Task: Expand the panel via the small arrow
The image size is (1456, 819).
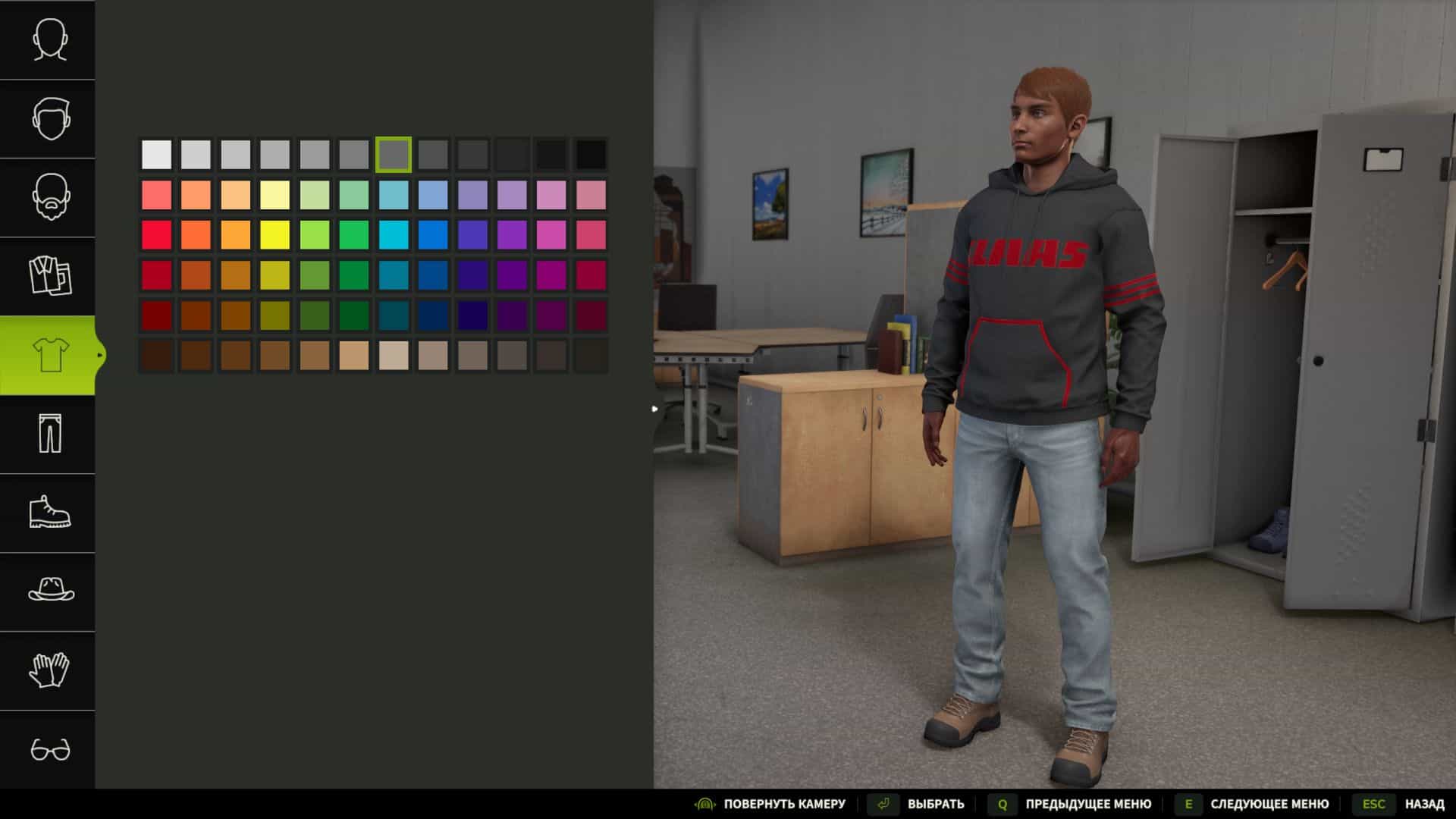Action: pyautogui.click(x=654, y=408)
